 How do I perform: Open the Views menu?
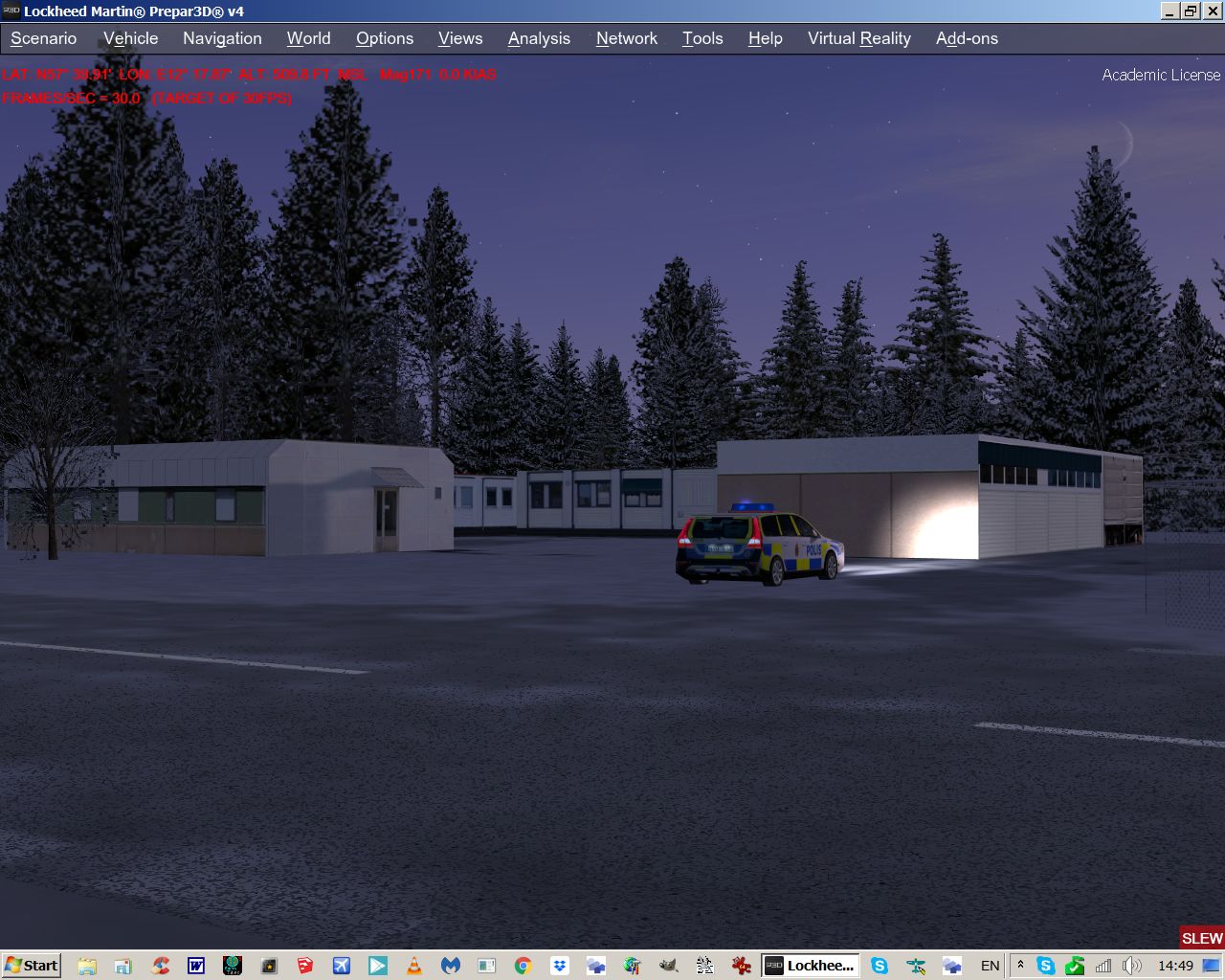tap(459, 38)
